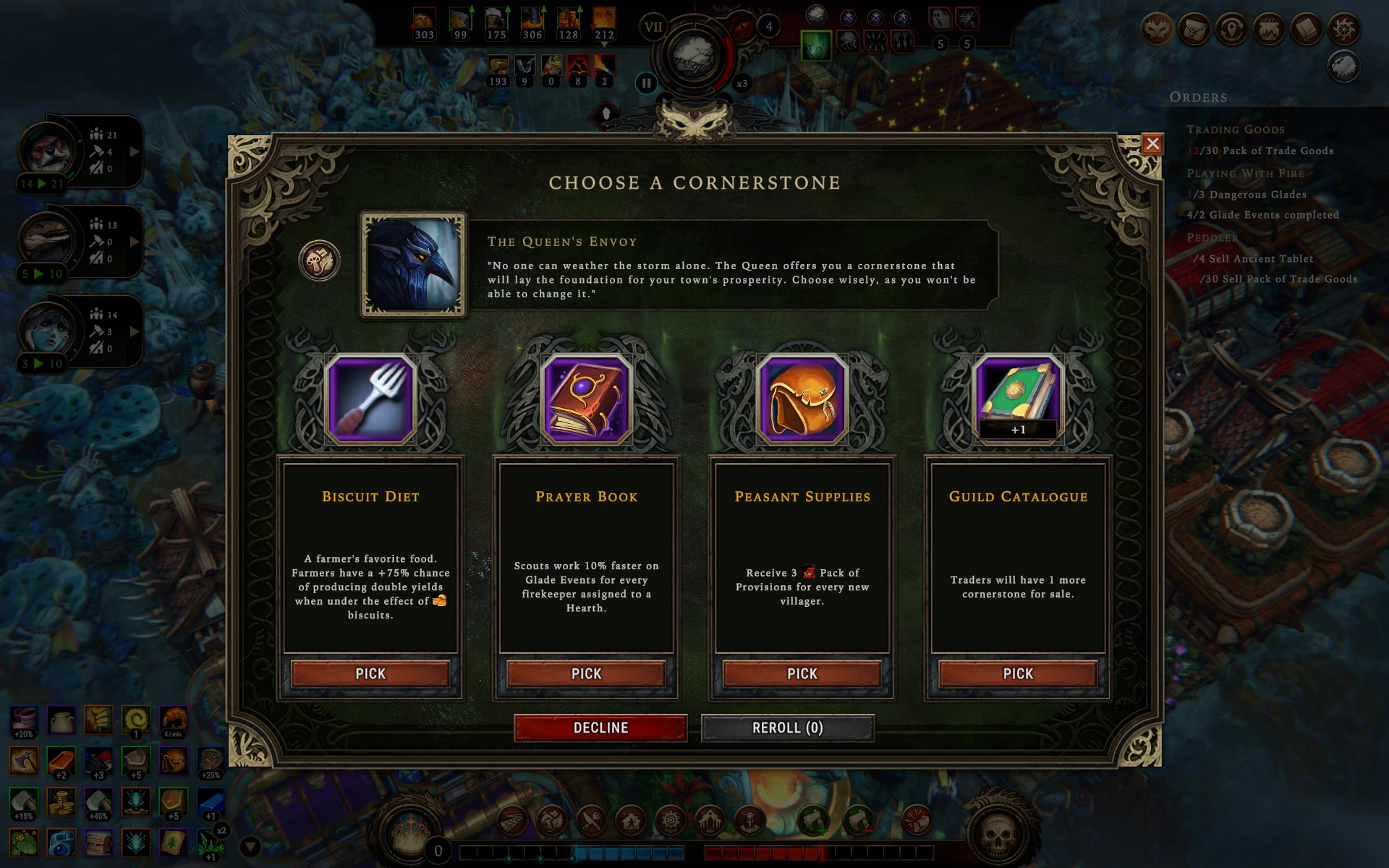Open the Peddler order entry
The height and width of the screenshot is (868, 1389).
[x=1212, y=237]
